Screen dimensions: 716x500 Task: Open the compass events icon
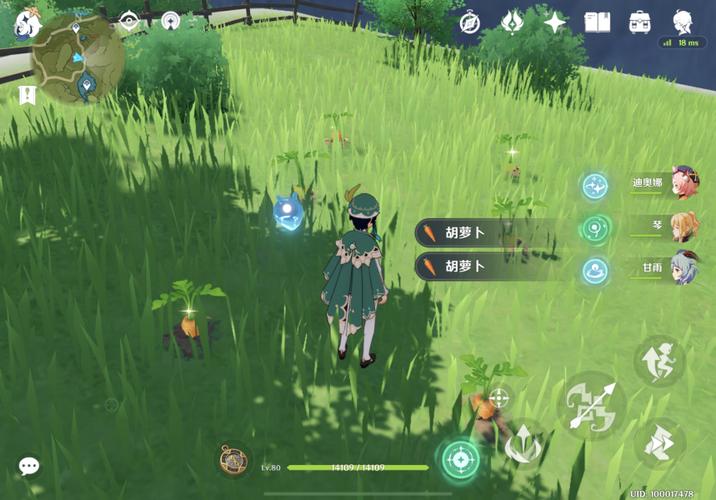[470, 22]
